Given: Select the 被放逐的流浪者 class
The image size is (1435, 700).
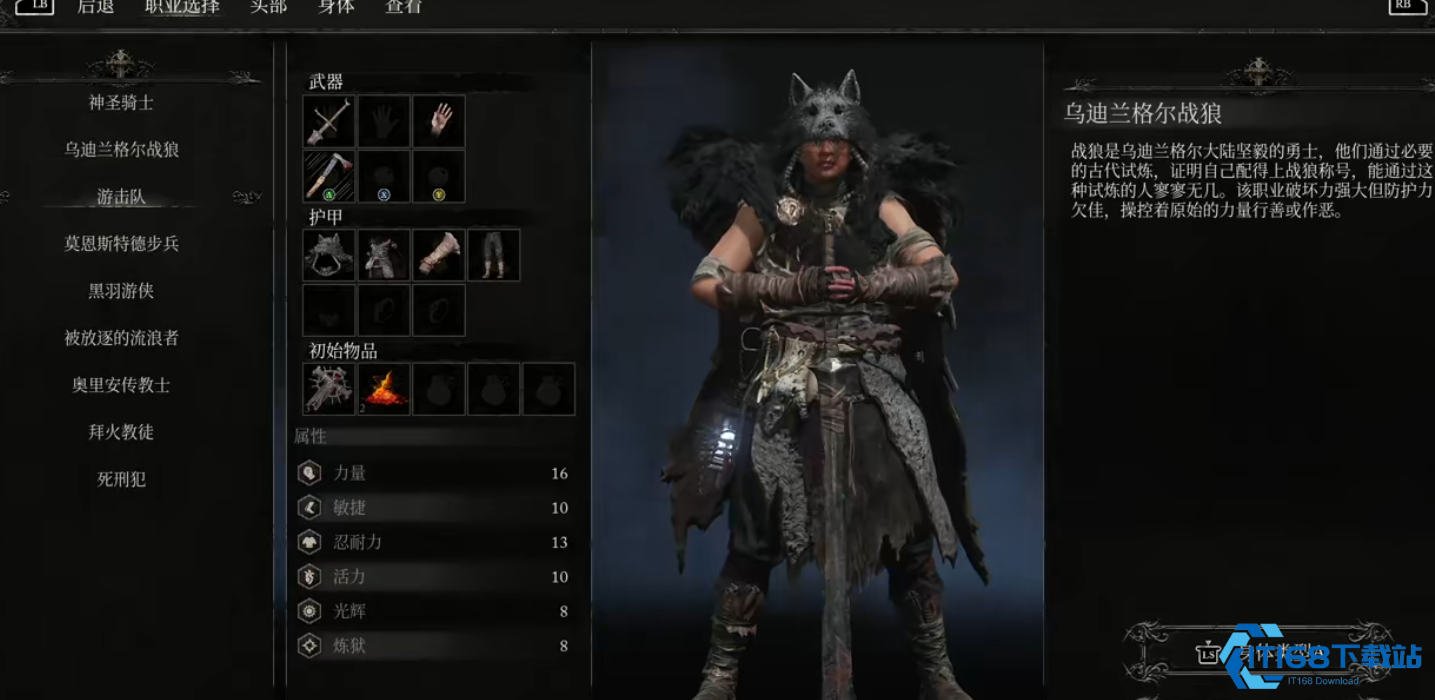Looking at the screenshot, I should (121, 338).
